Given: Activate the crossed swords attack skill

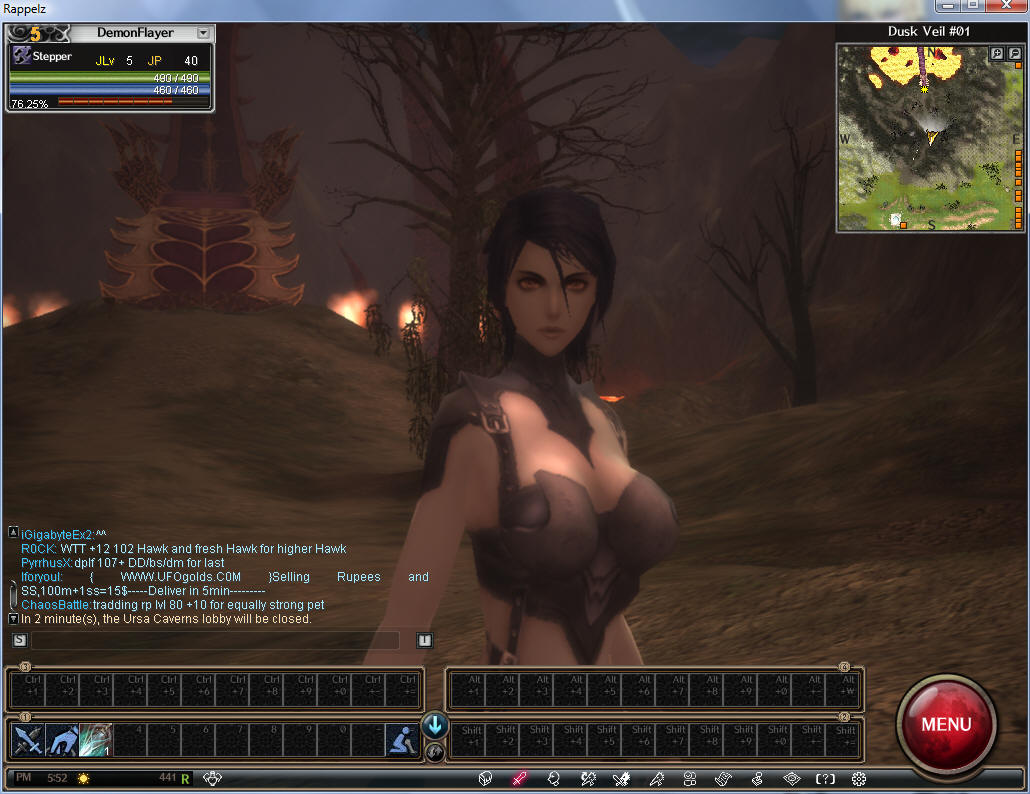Looking at the screenshot, I should pos(27,740).
